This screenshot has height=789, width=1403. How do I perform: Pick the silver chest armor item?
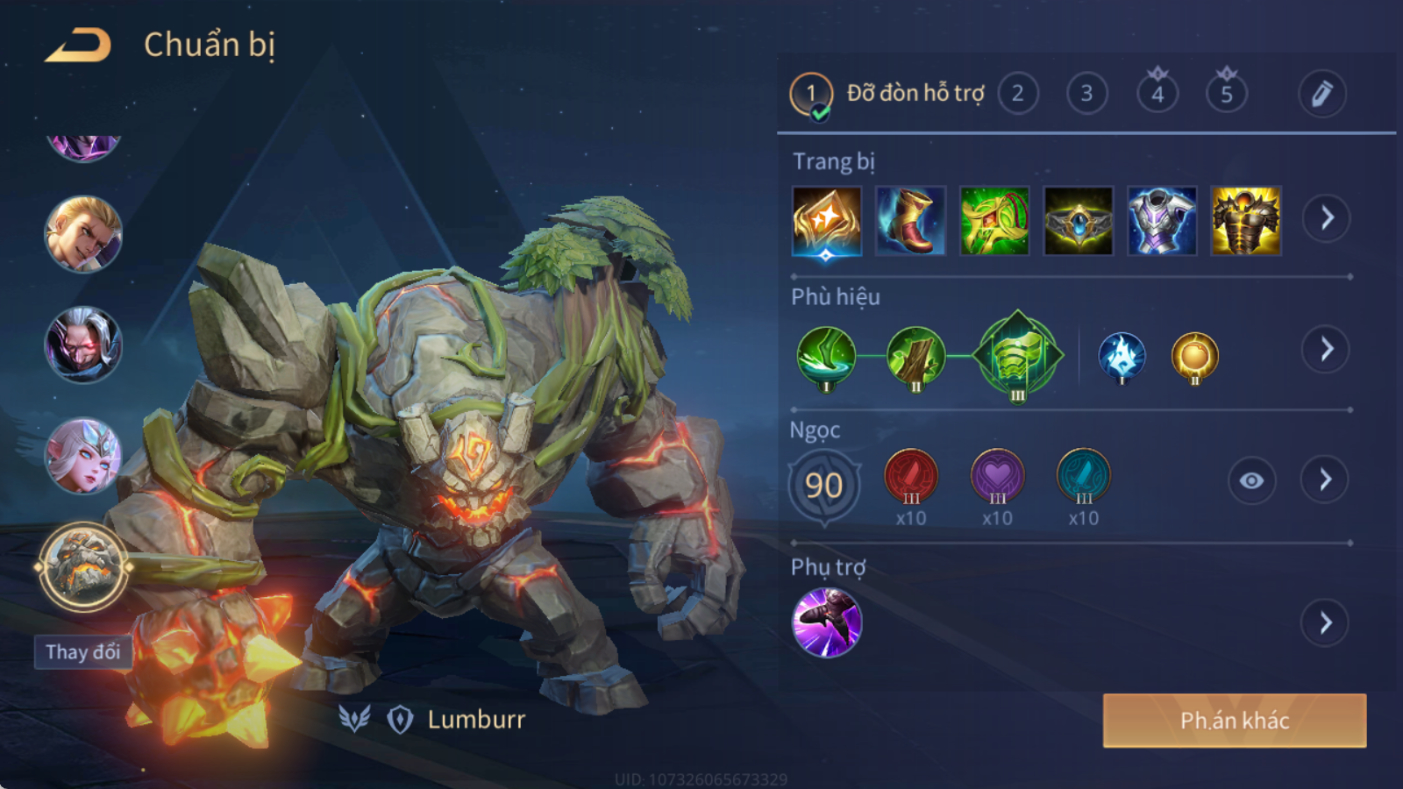(1162, 220)
